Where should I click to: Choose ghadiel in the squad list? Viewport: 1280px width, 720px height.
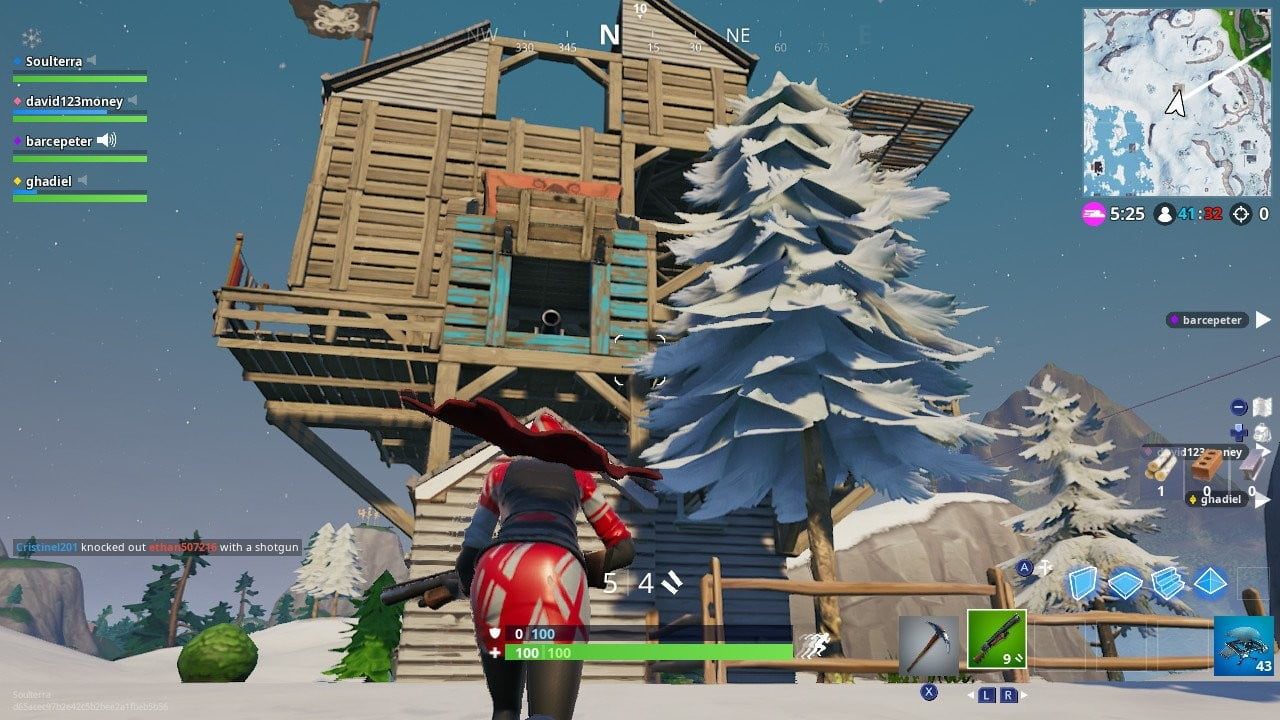(x=47, y=181)
